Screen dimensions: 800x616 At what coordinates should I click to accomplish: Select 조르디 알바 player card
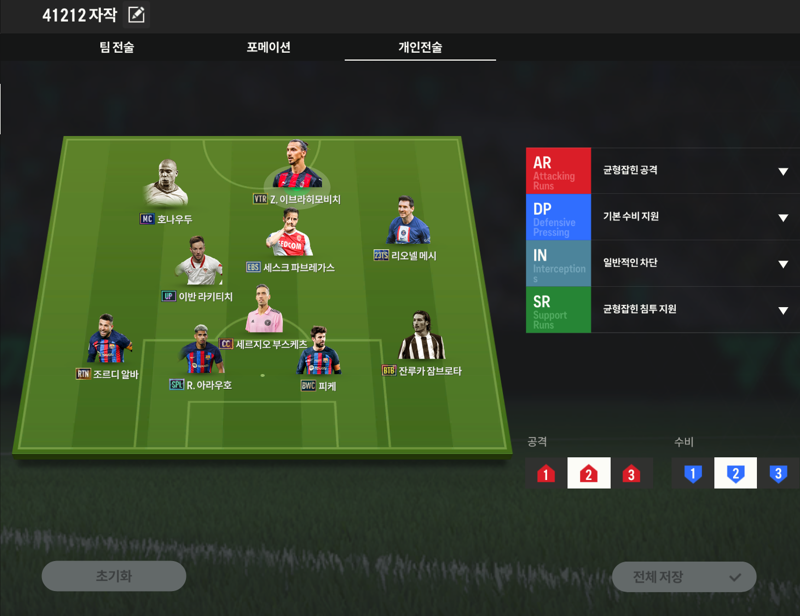109,342
